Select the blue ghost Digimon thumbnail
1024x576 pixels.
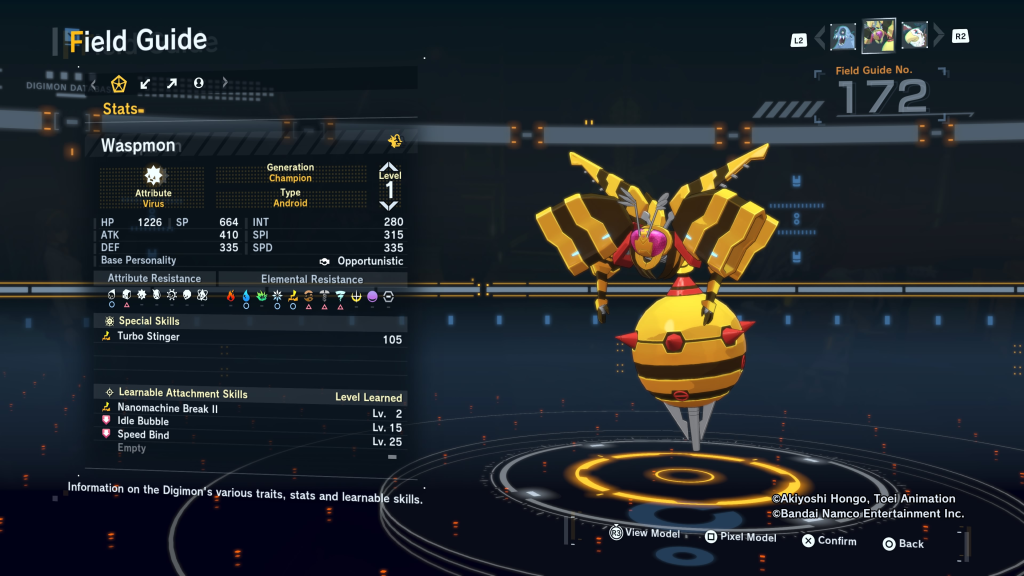[843, 37]
